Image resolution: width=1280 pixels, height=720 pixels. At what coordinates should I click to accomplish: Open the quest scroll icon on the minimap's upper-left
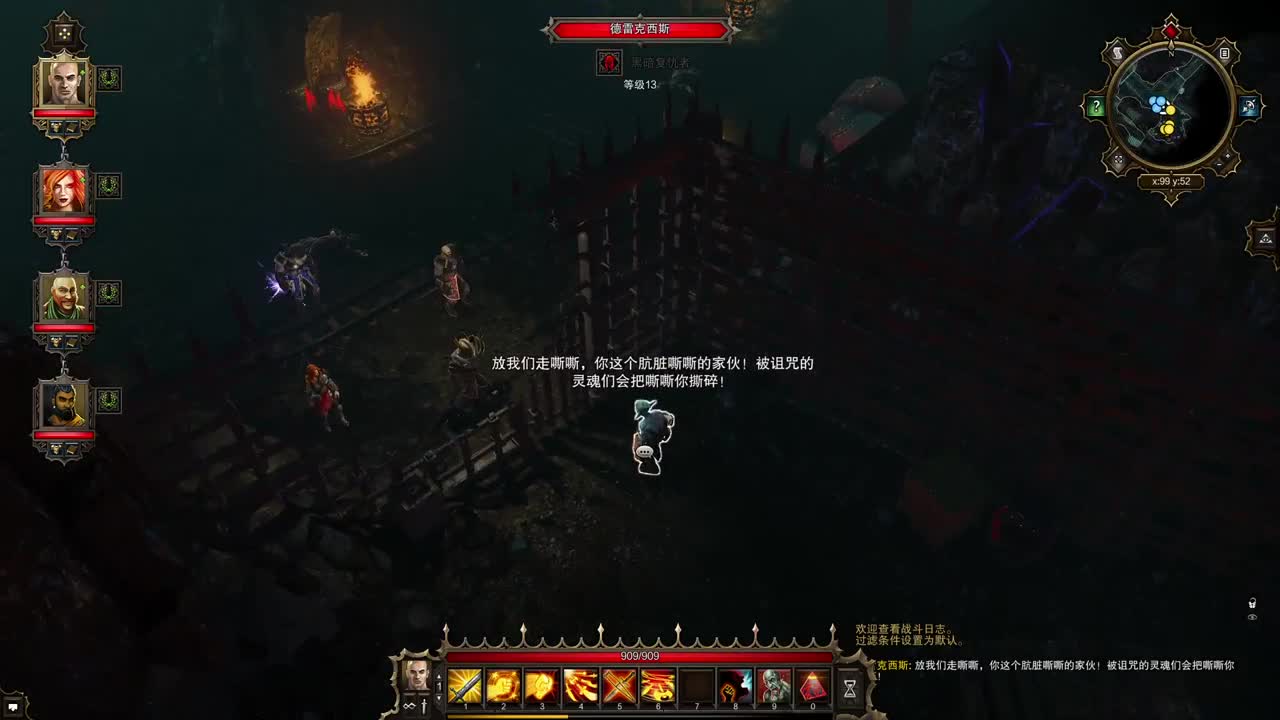click(1117, 53)
